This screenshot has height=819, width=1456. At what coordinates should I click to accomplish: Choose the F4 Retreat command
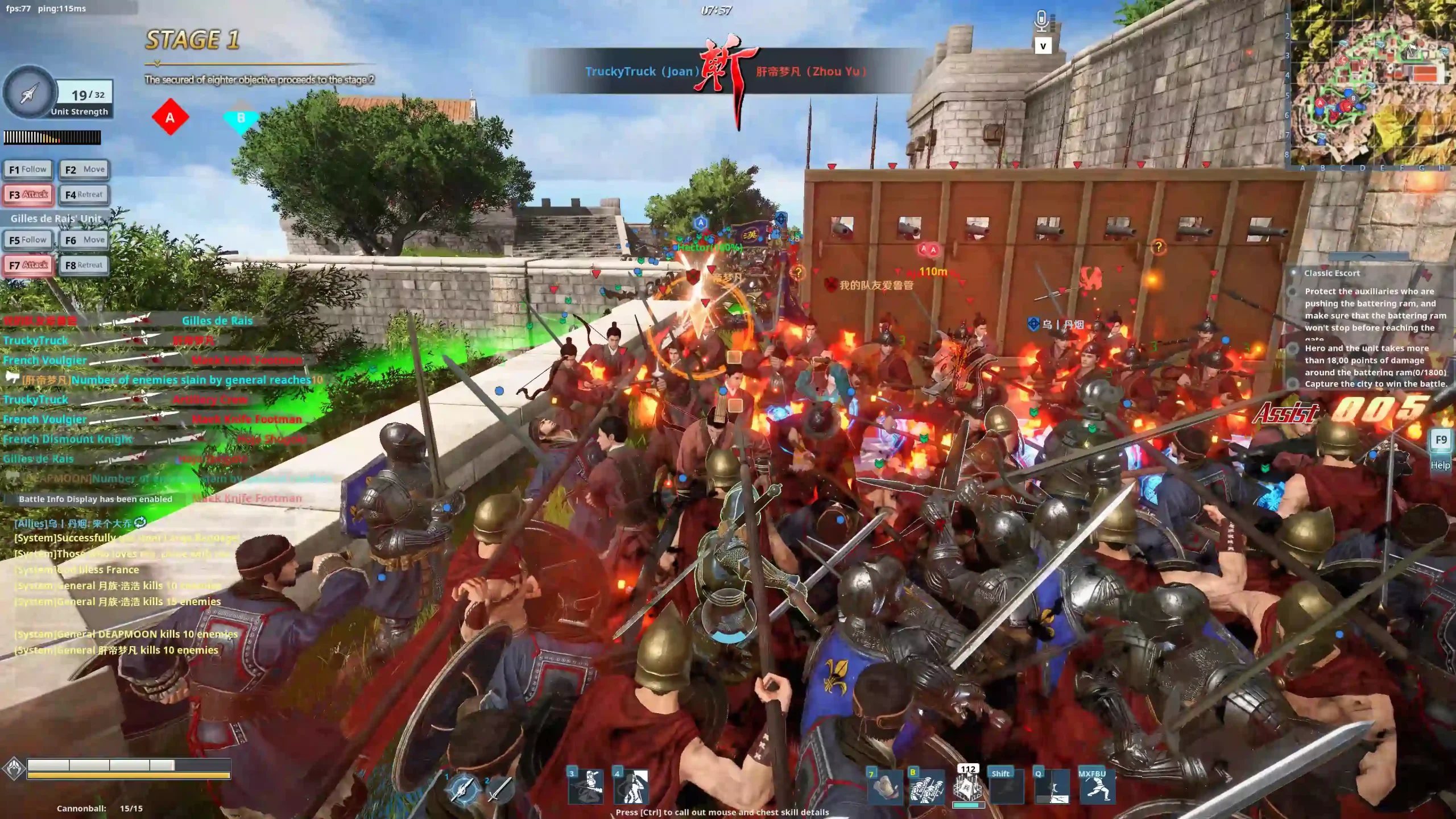point(84,195)
